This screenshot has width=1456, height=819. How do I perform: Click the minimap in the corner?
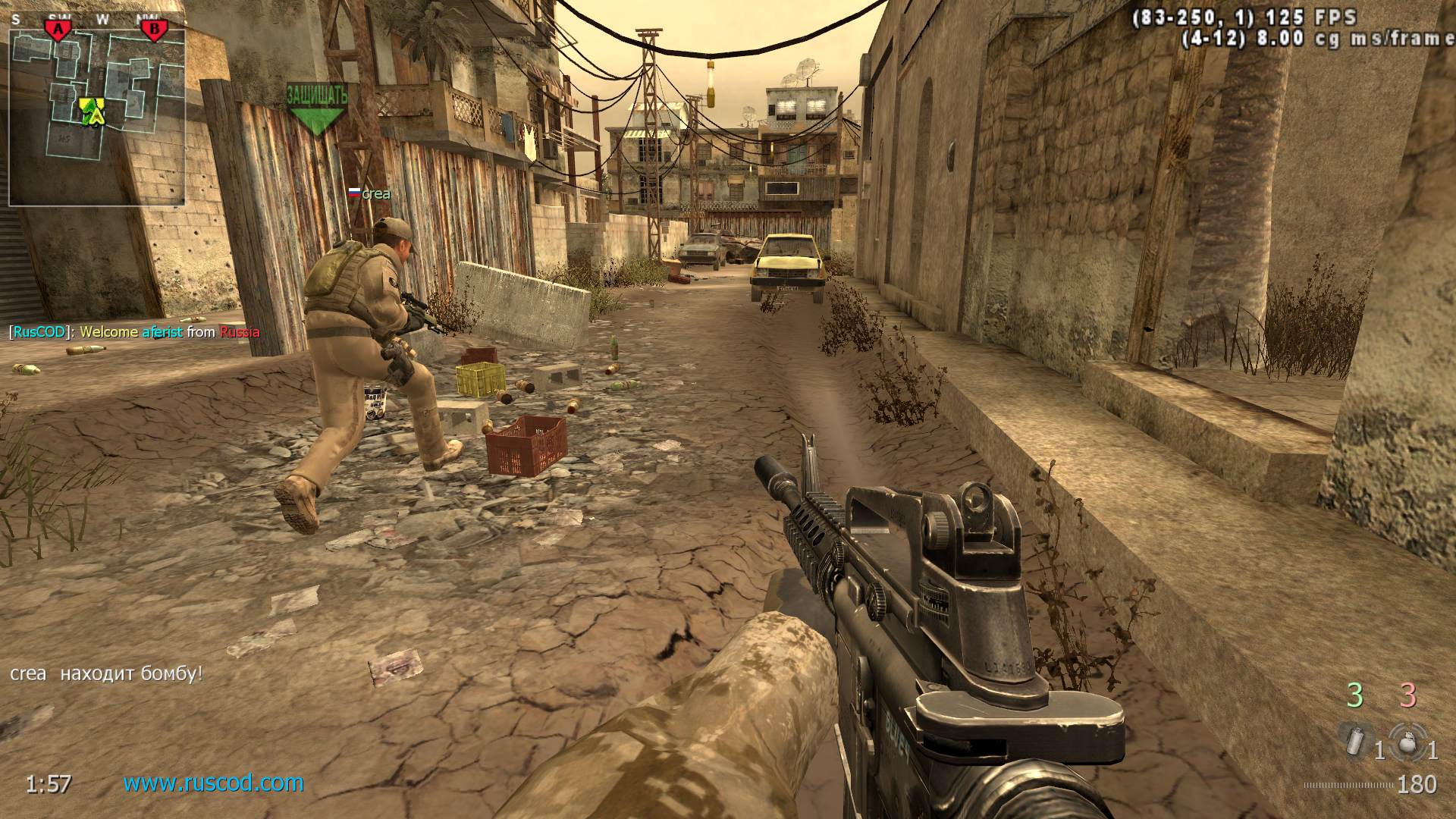click(97, 116)
